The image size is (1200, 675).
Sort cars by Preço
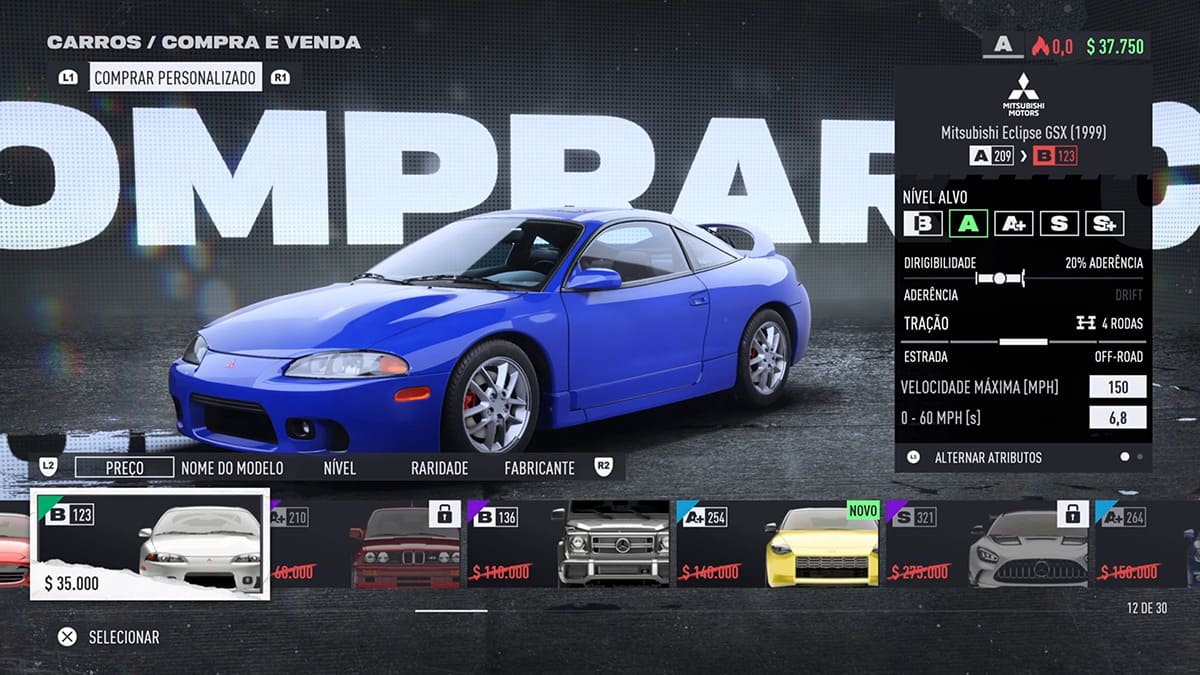coord(124,467)
